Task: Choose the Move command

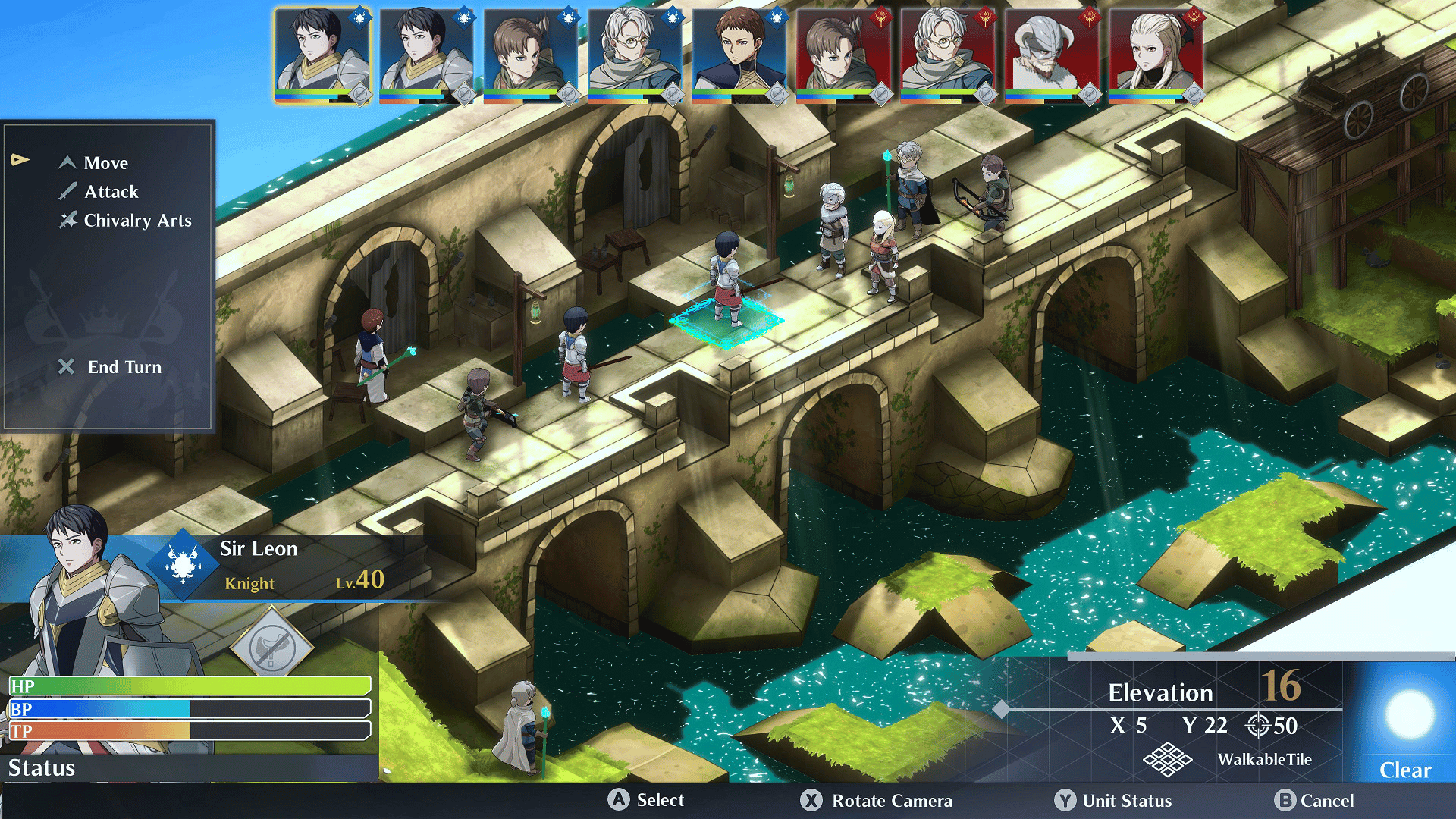Action: point(105,163)
